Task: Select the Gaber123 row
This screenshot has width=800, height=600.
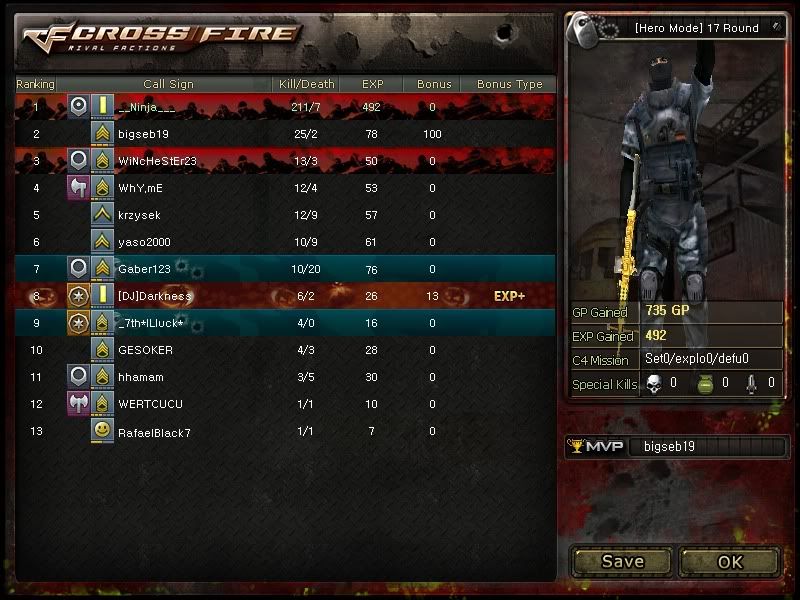Action: point(285,269)
